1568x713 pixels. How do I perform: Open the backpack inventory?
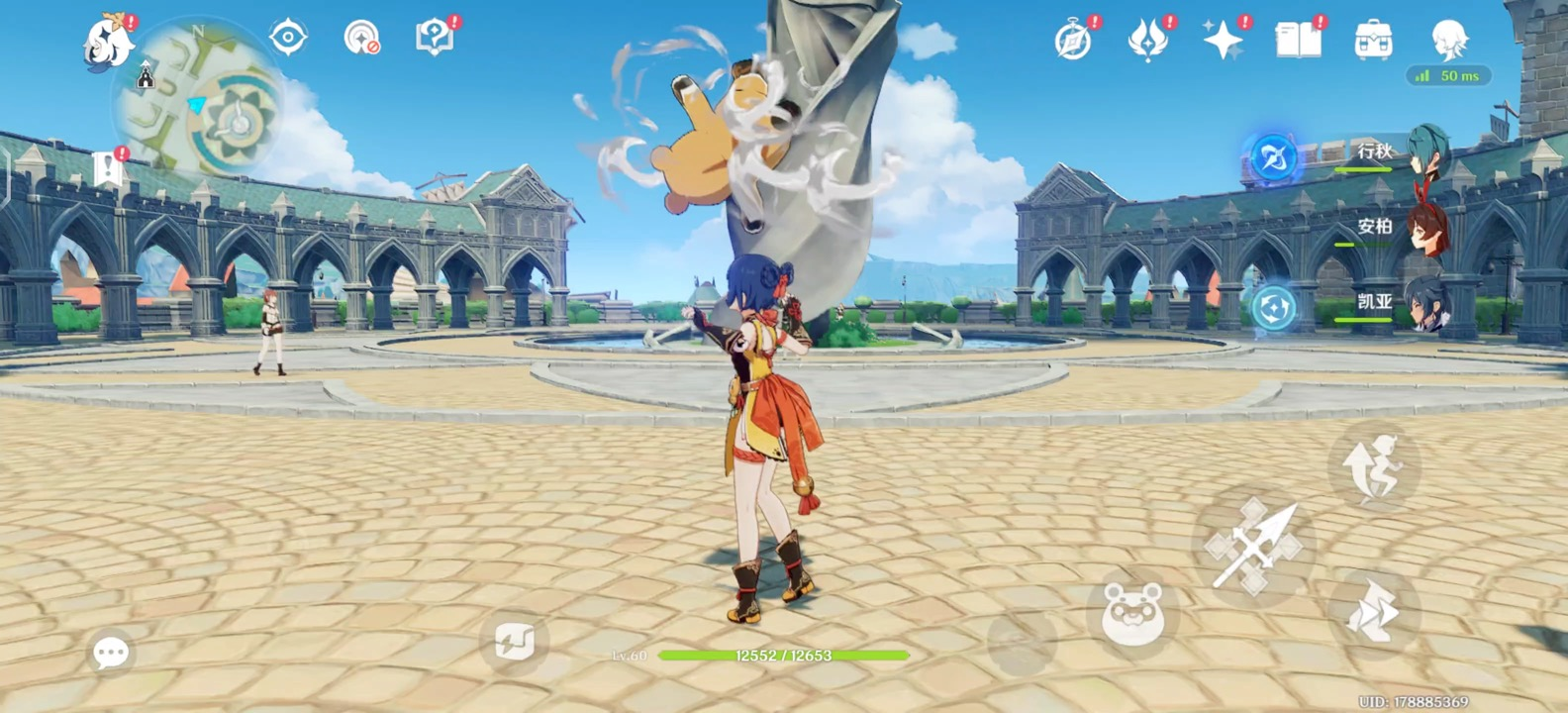1373,42
